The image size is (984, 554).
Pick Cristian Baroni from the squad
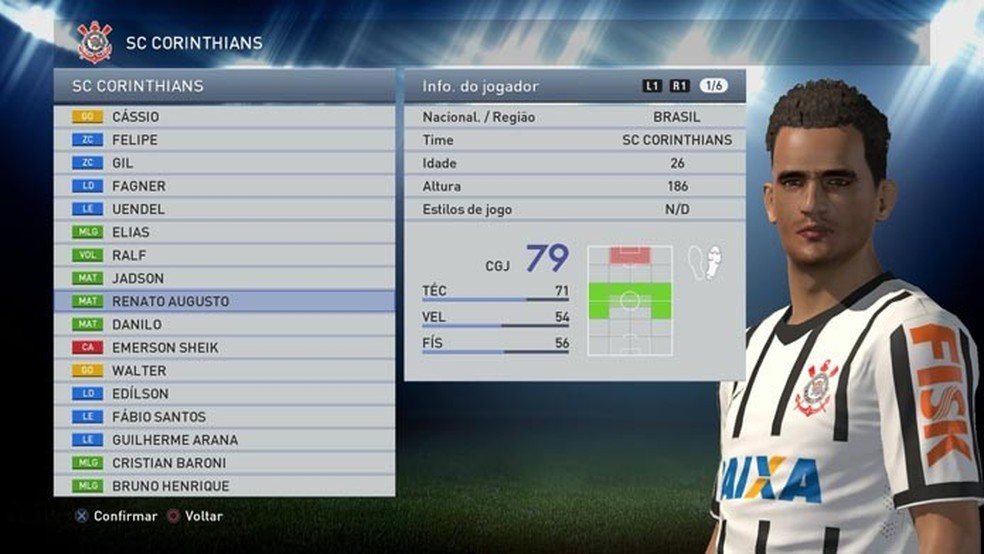click(x=224, y=463)
